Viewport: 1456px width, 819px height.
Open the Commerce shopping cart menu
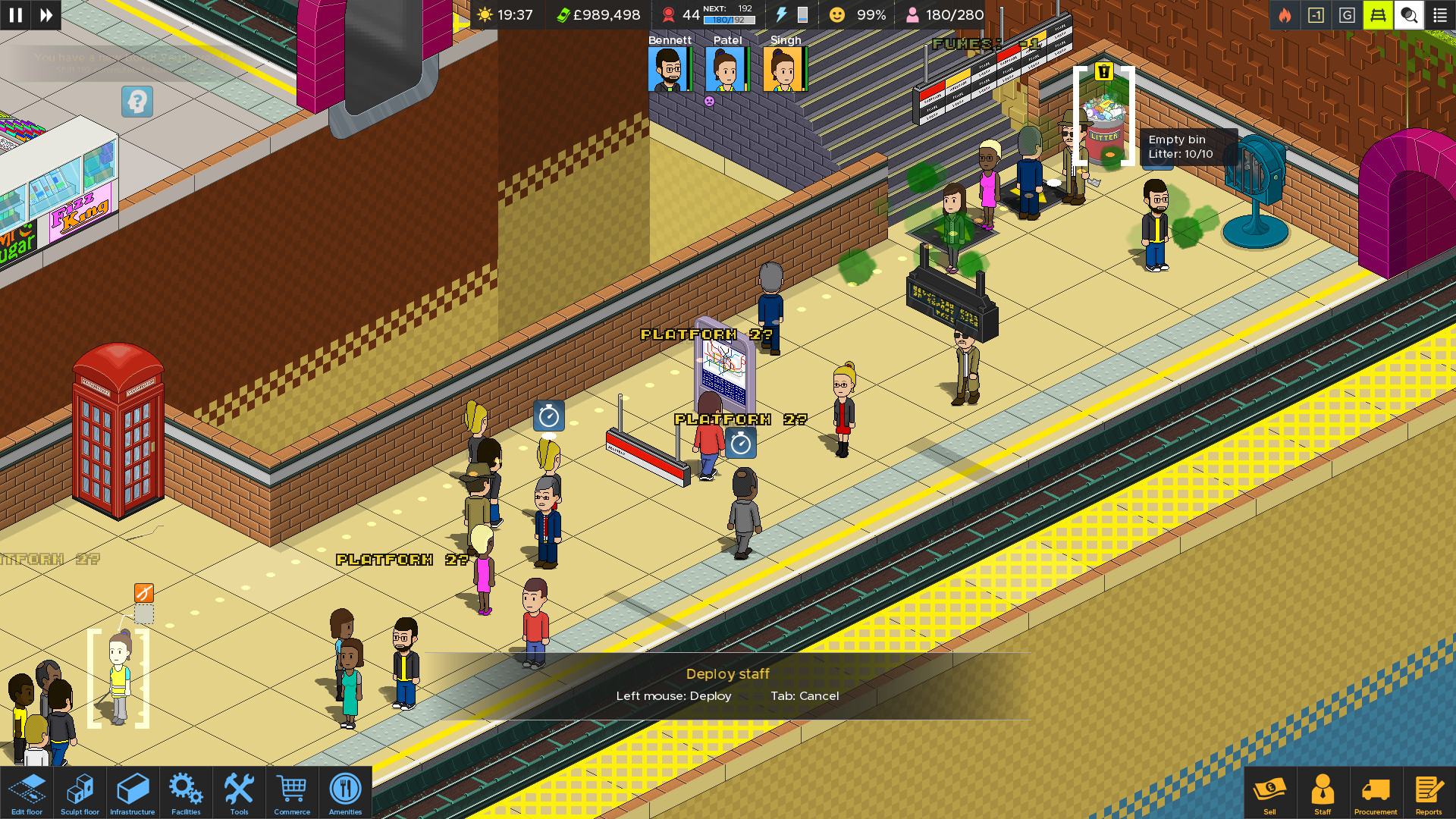[292, 792]
